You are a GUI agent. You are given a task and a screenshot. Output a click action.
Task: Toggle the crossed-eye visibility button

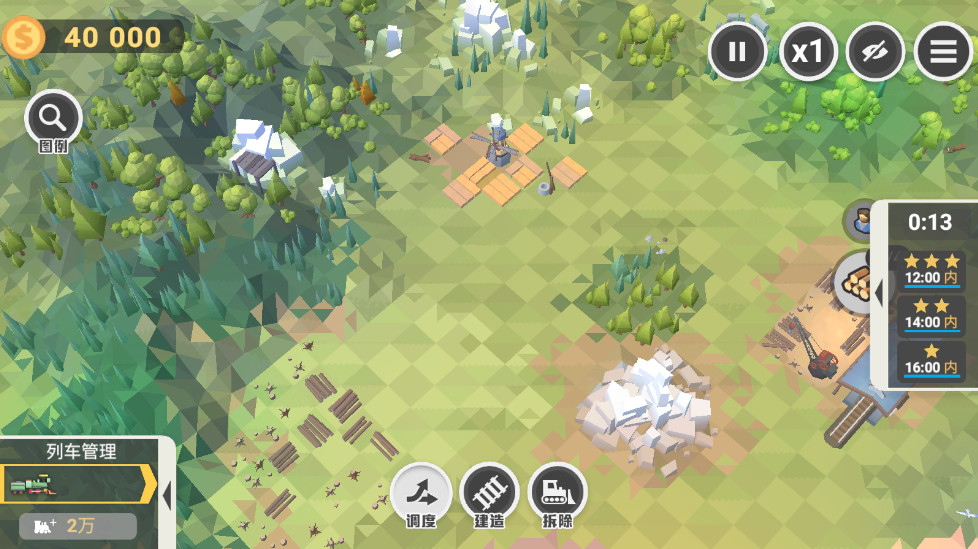[x=875, y=51]
